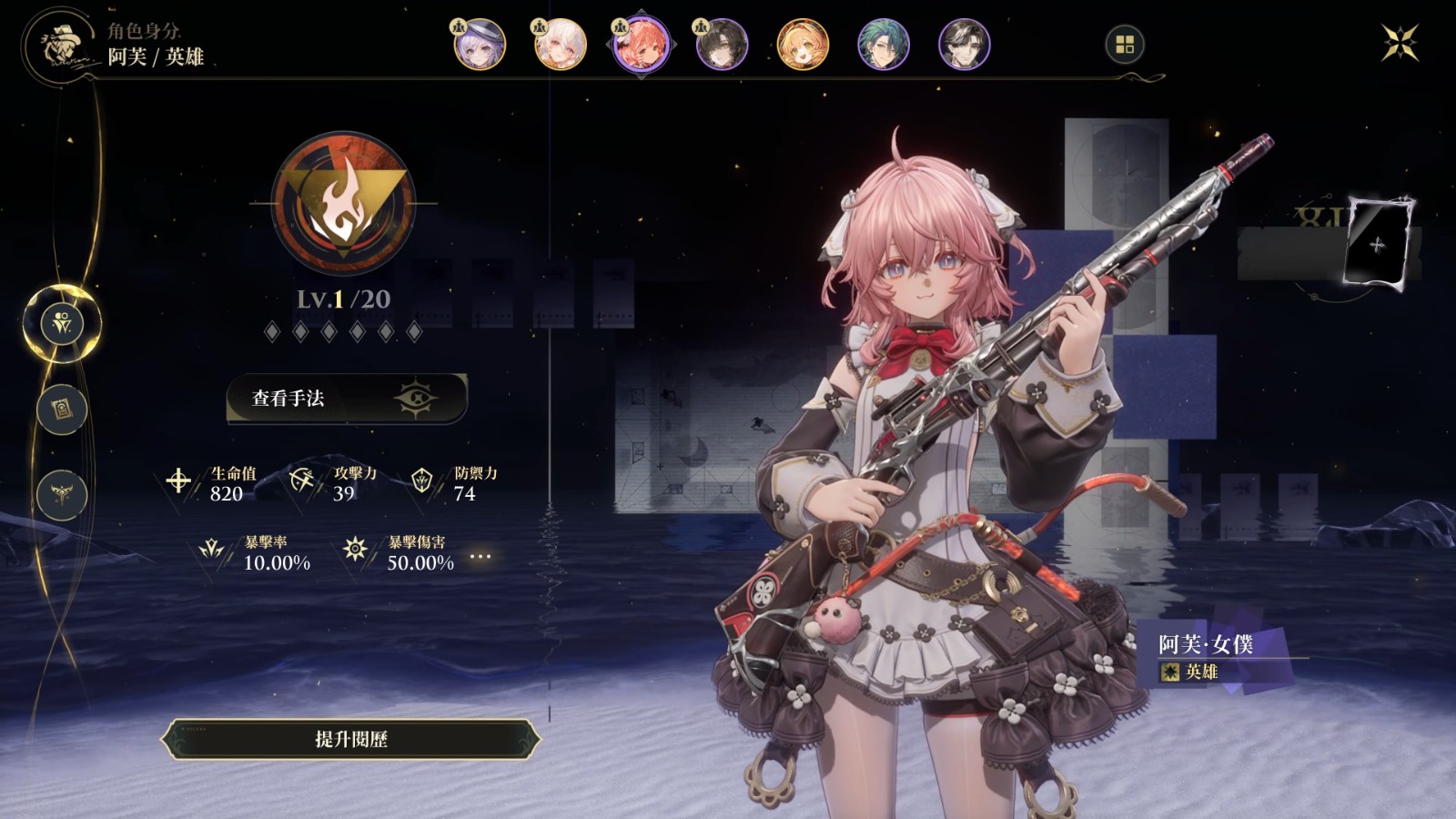This screenshot has height=819, width=1456.
Task: Select the pink-haired character portrait at top
Action: click(x=642, y=44)
